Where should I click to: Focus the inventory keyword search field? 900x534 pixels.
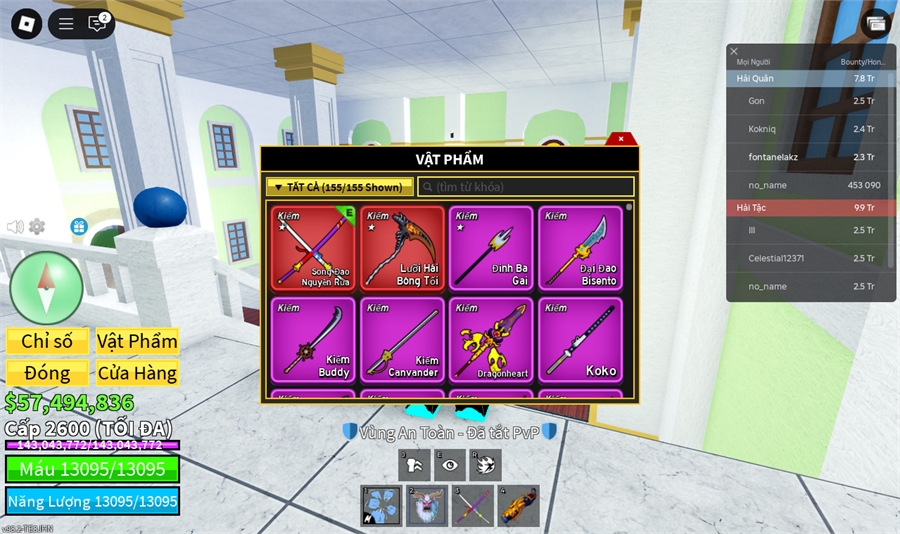coord(526,187)
